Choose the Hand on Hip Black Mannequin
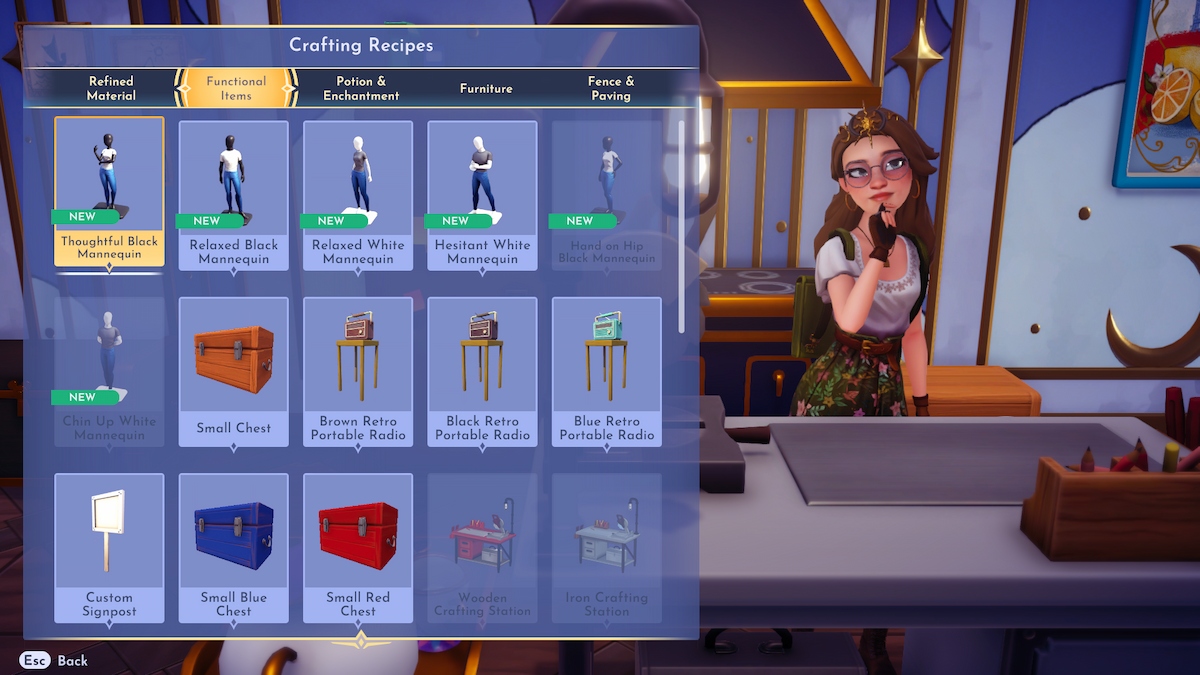 607,195
